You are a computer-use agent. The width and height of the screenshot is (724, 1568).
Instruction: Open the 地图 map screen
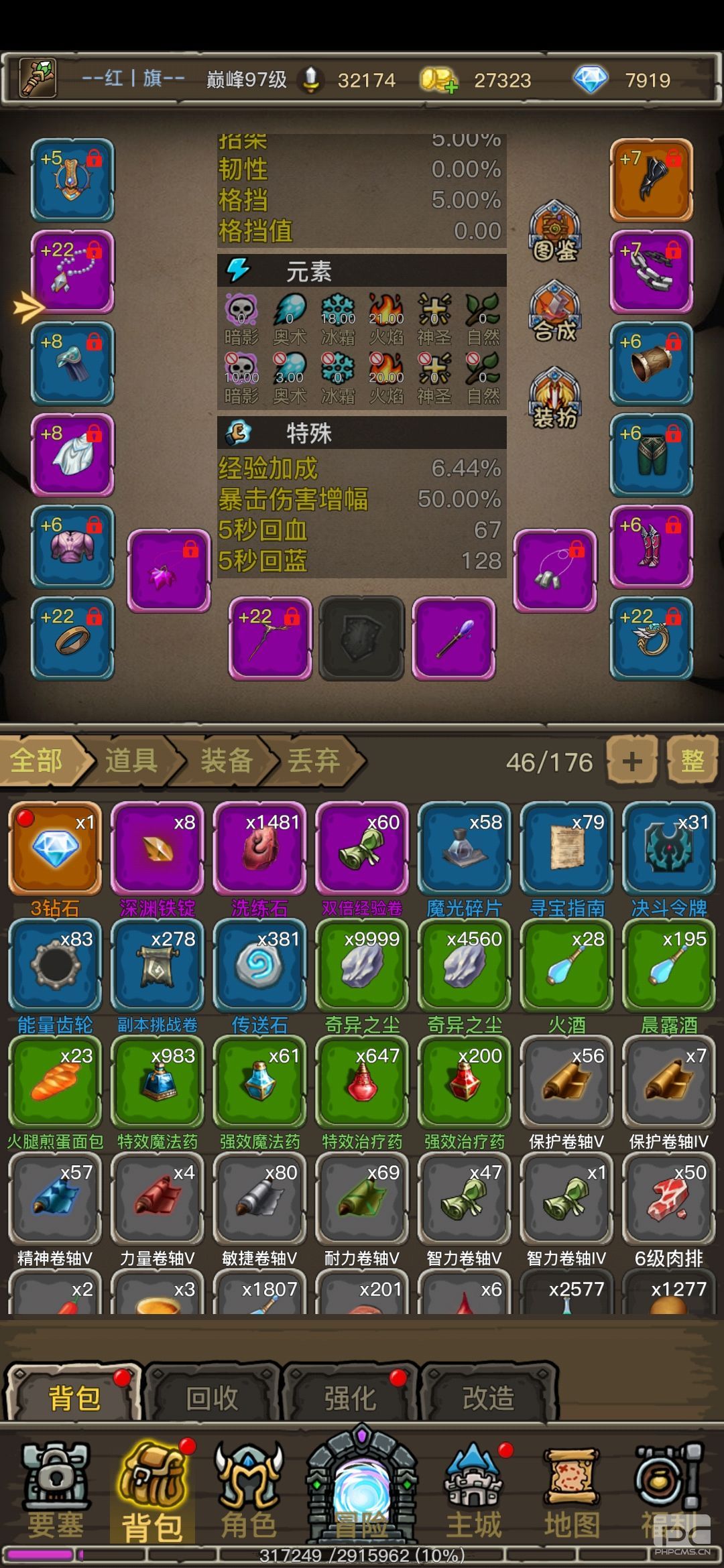pos(571,1491)
